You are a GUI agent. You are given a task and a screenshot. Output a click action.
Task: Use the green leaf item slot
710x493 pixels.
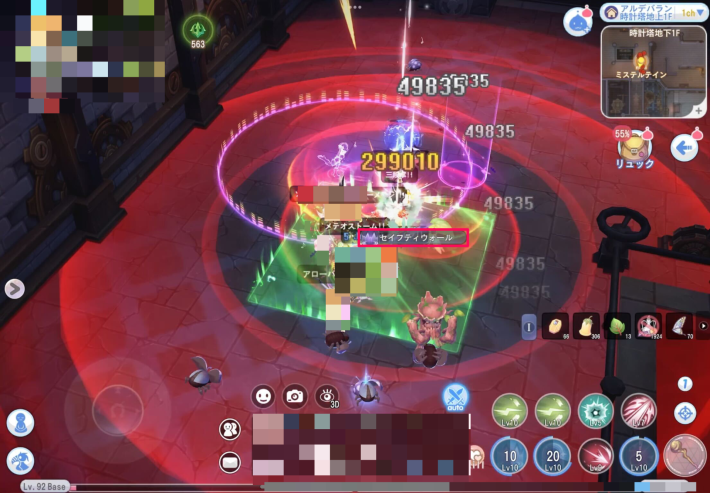click(x=616, y=326)
